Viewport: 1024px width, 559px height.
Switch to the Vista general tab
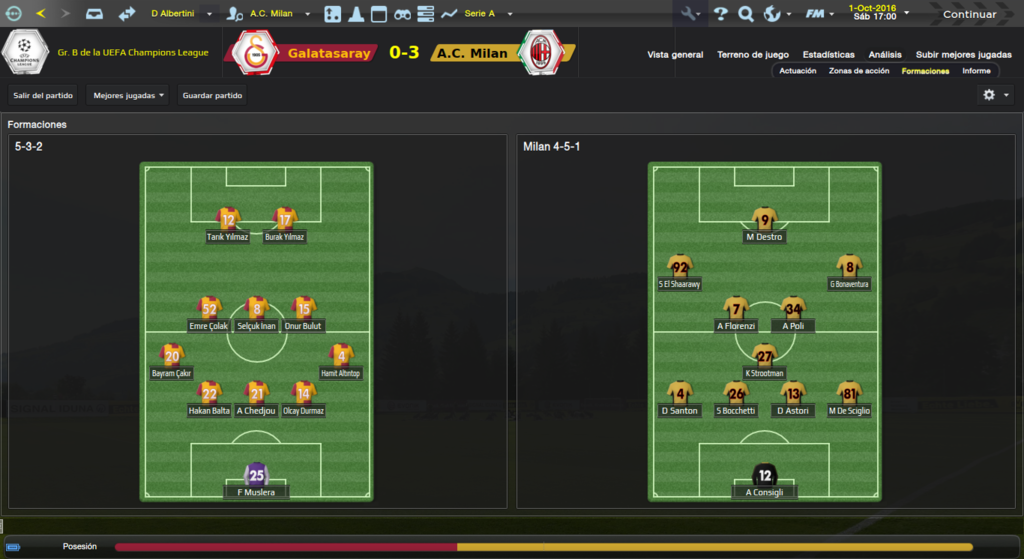[x=675, y=54]
